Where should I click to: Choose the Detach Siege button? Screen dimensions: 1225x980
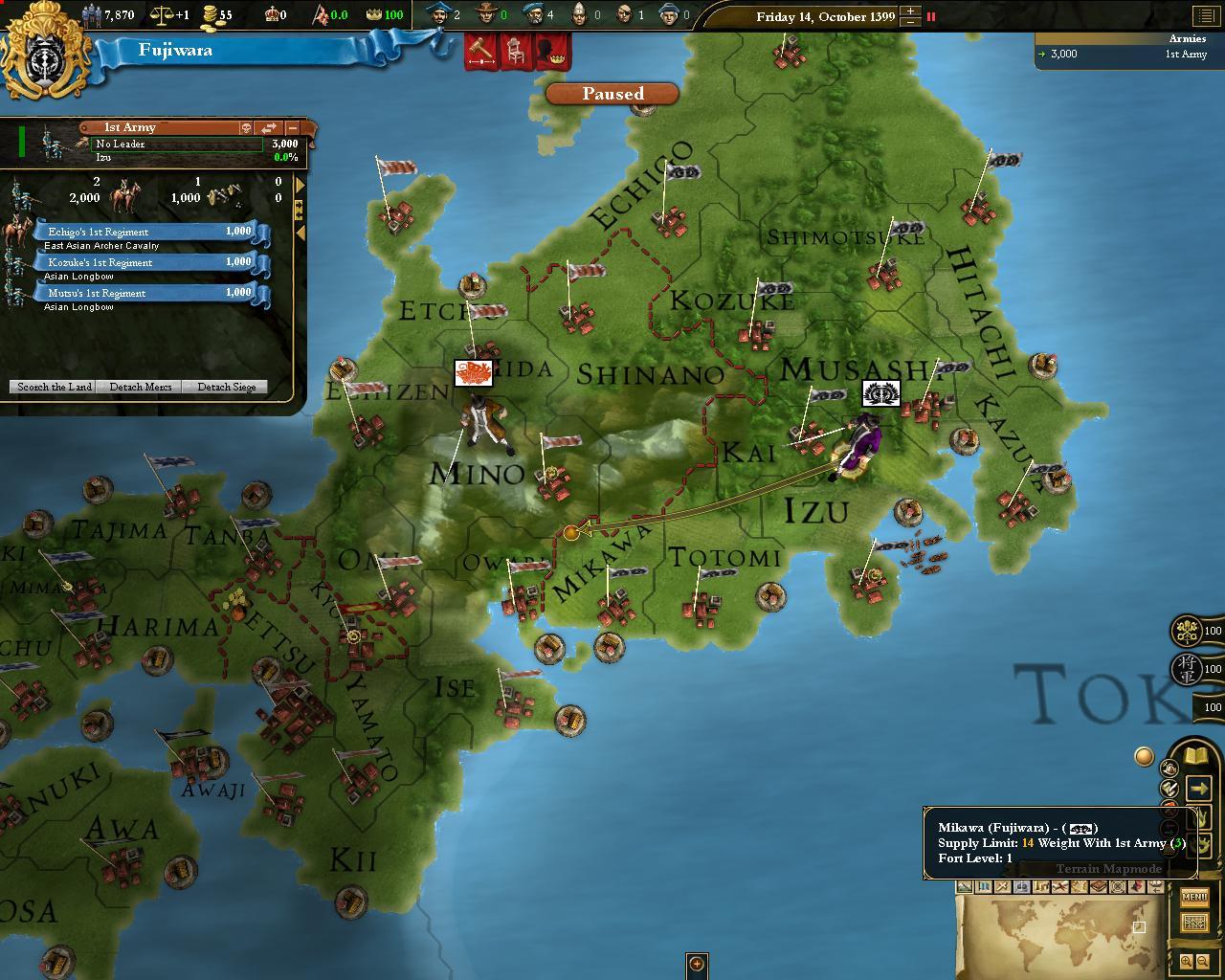pos(226,387)
